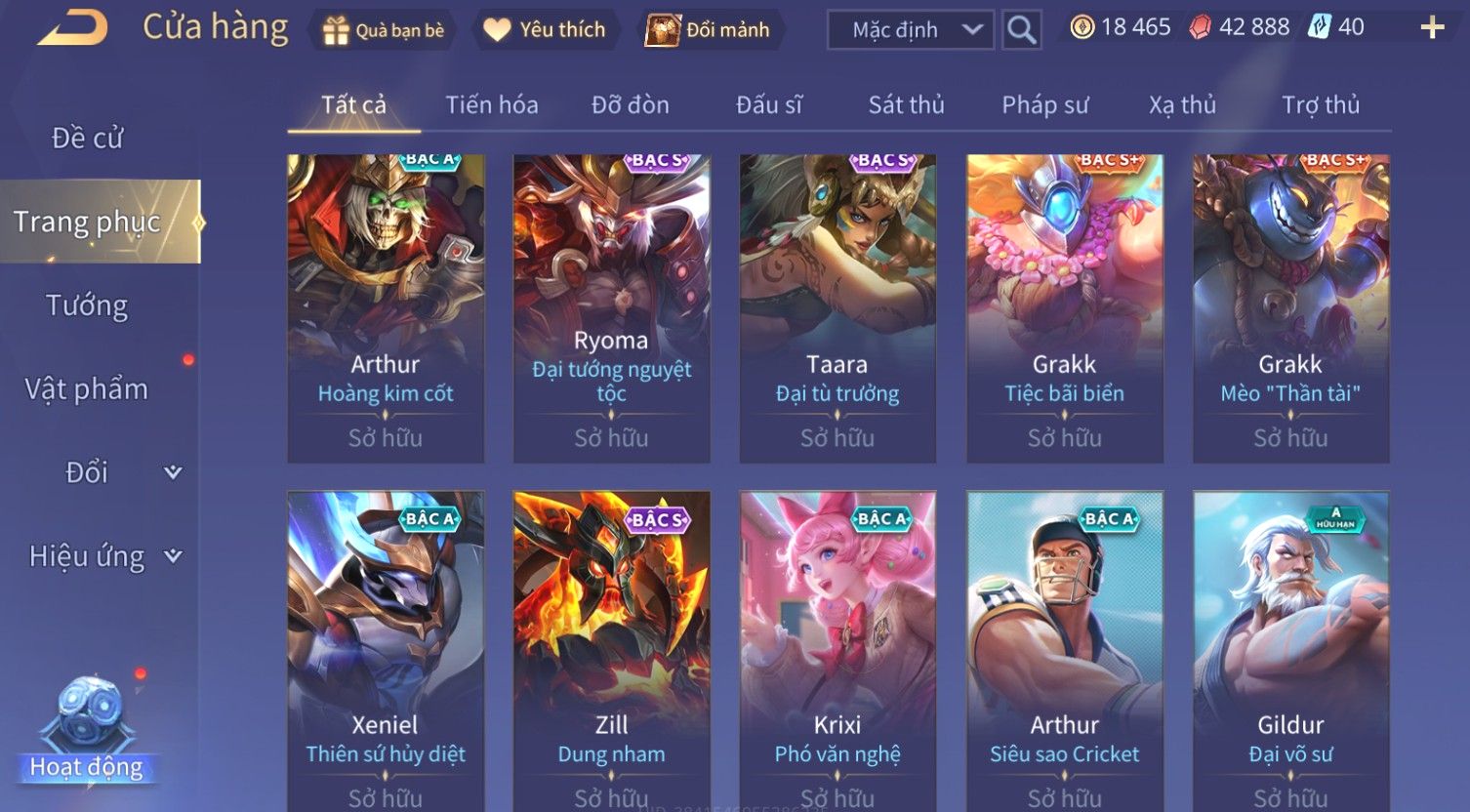
Task: Open the Vật phẩm sidebar section
Action: (88, 389)
